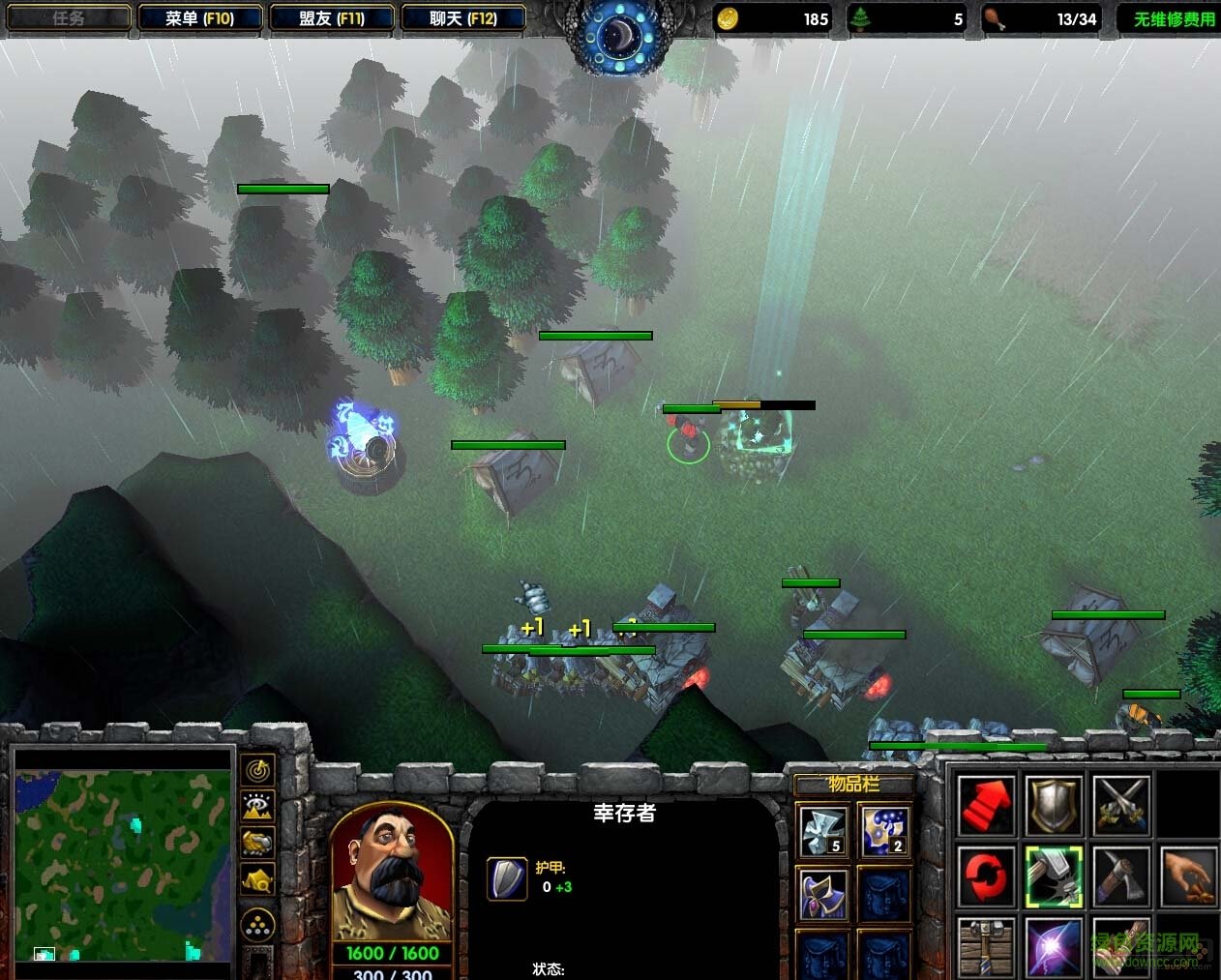The image size is (1221, 980).
Task: Open the 盟友 (F11) allies panel
Action: pos(332,18)
